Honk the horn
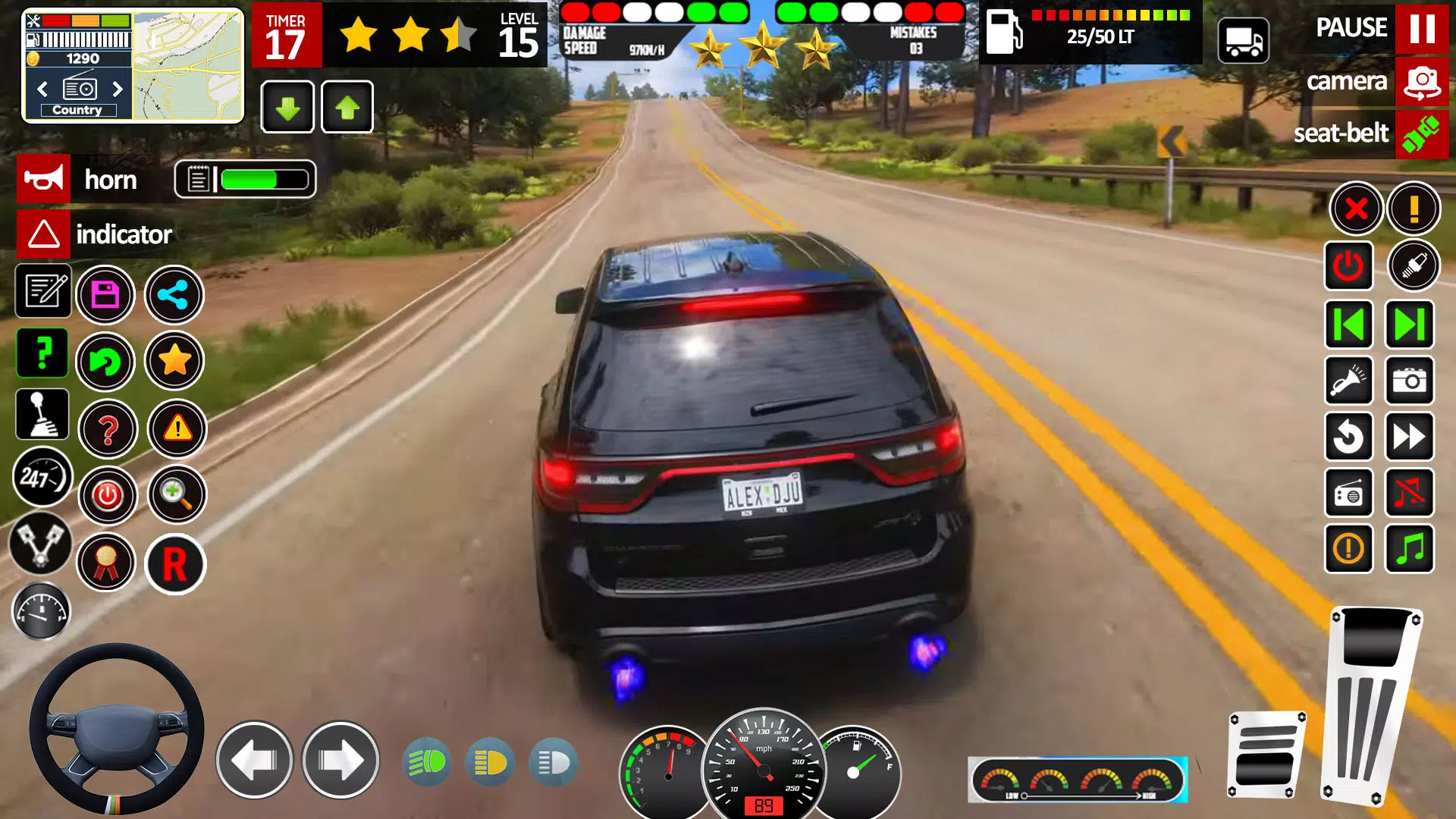 click(x=44, y=180)
